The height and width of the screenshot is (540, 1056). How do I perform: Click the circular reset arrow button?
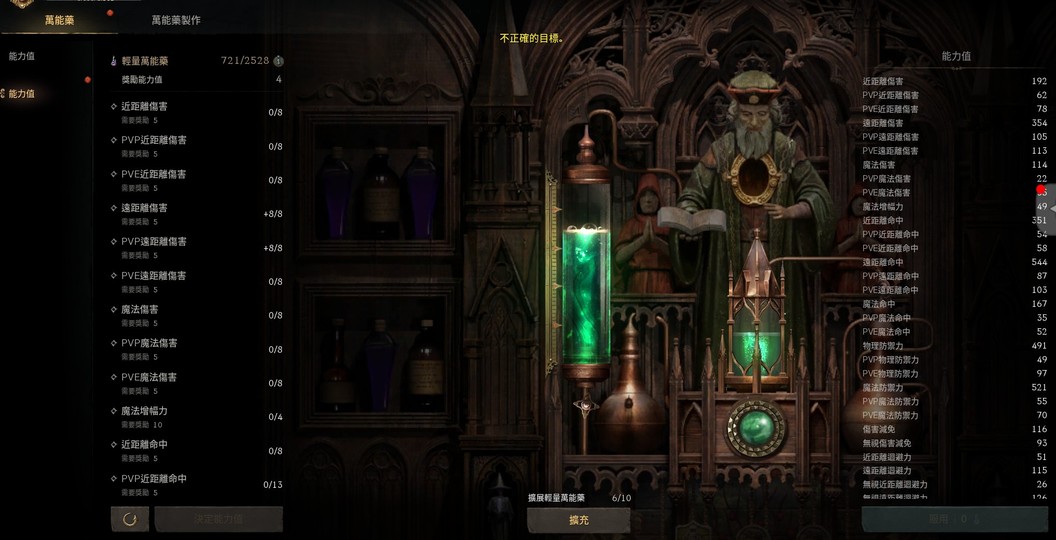(x=129, y=519)
